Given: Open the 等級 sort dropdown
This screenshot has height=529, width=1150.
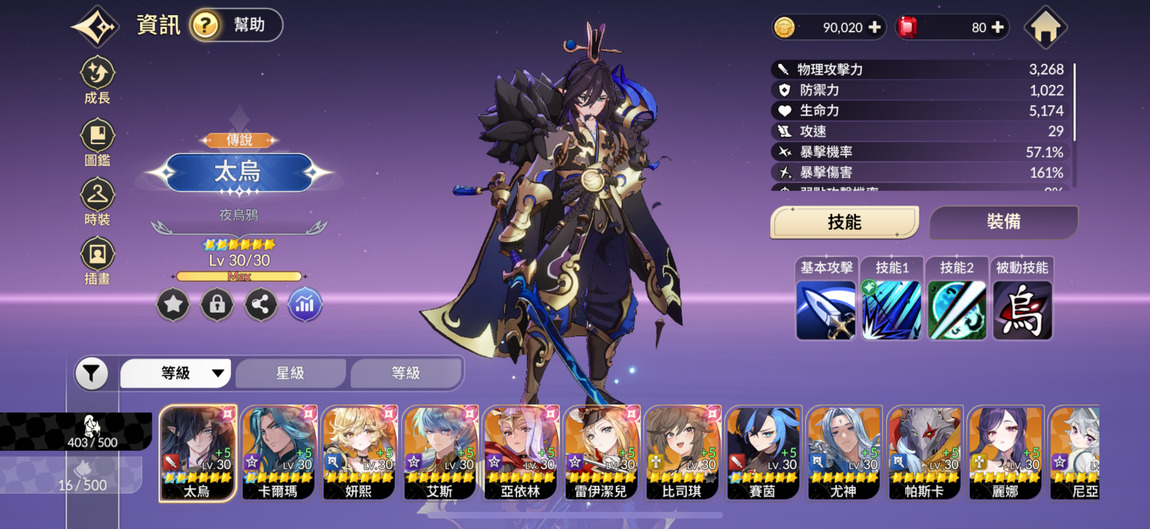Looking at the screenshot, I should [x=176, y=373].
